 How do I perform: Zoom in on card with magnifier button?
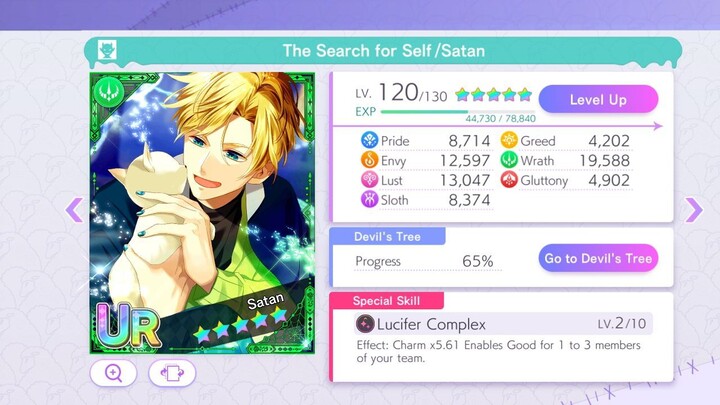click(113, 373)
